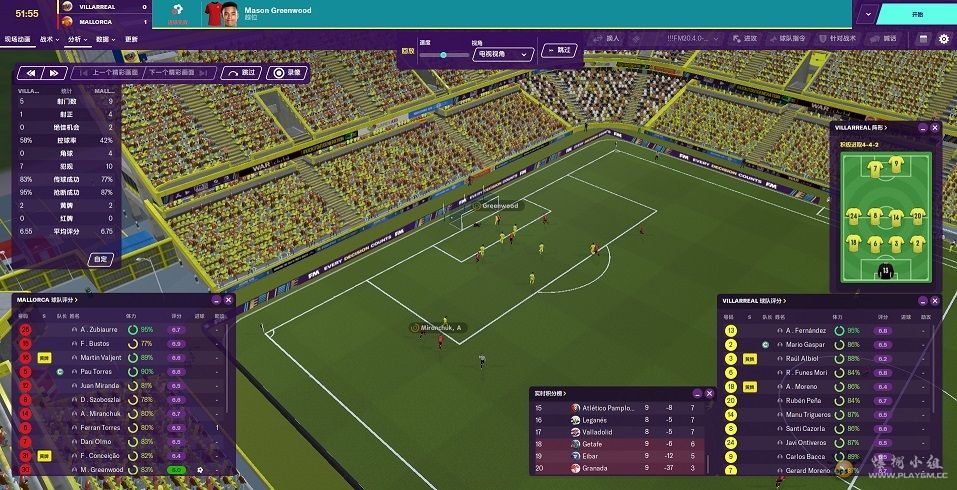Adjust the match speed slider
Screen dimensions: 957x490
(443, 55)
